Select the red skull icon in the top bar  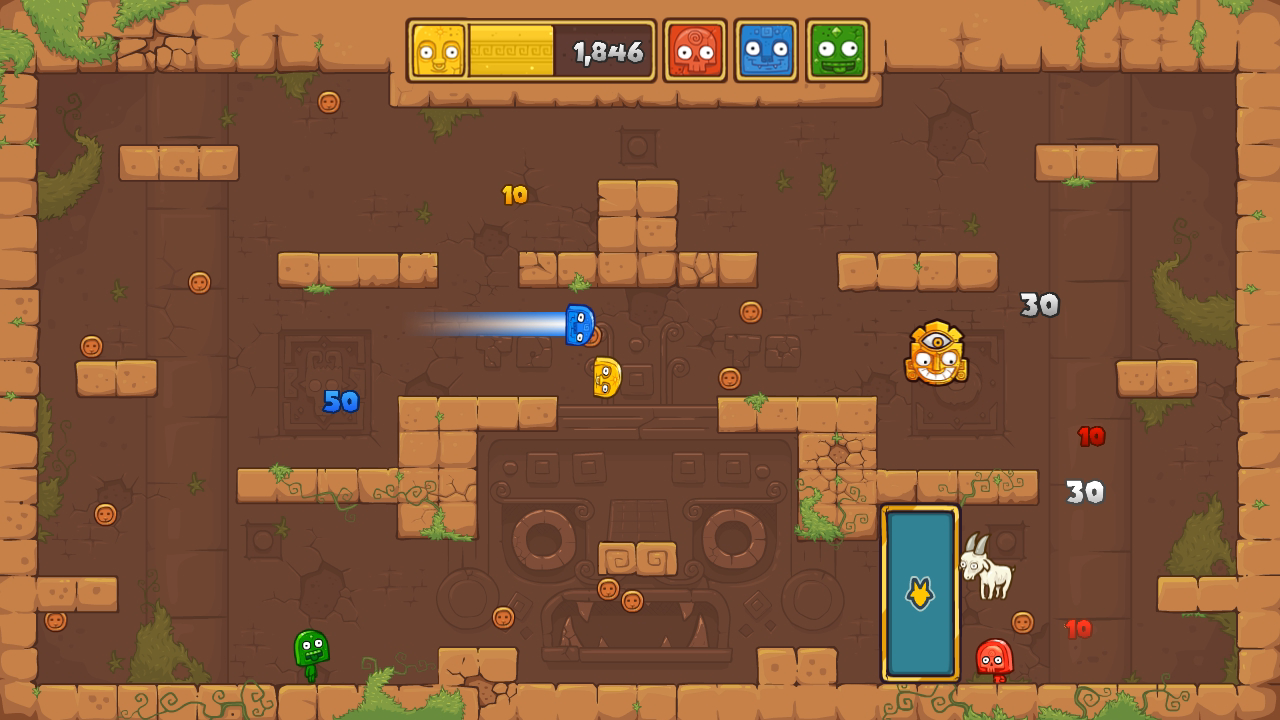[695, 47]
